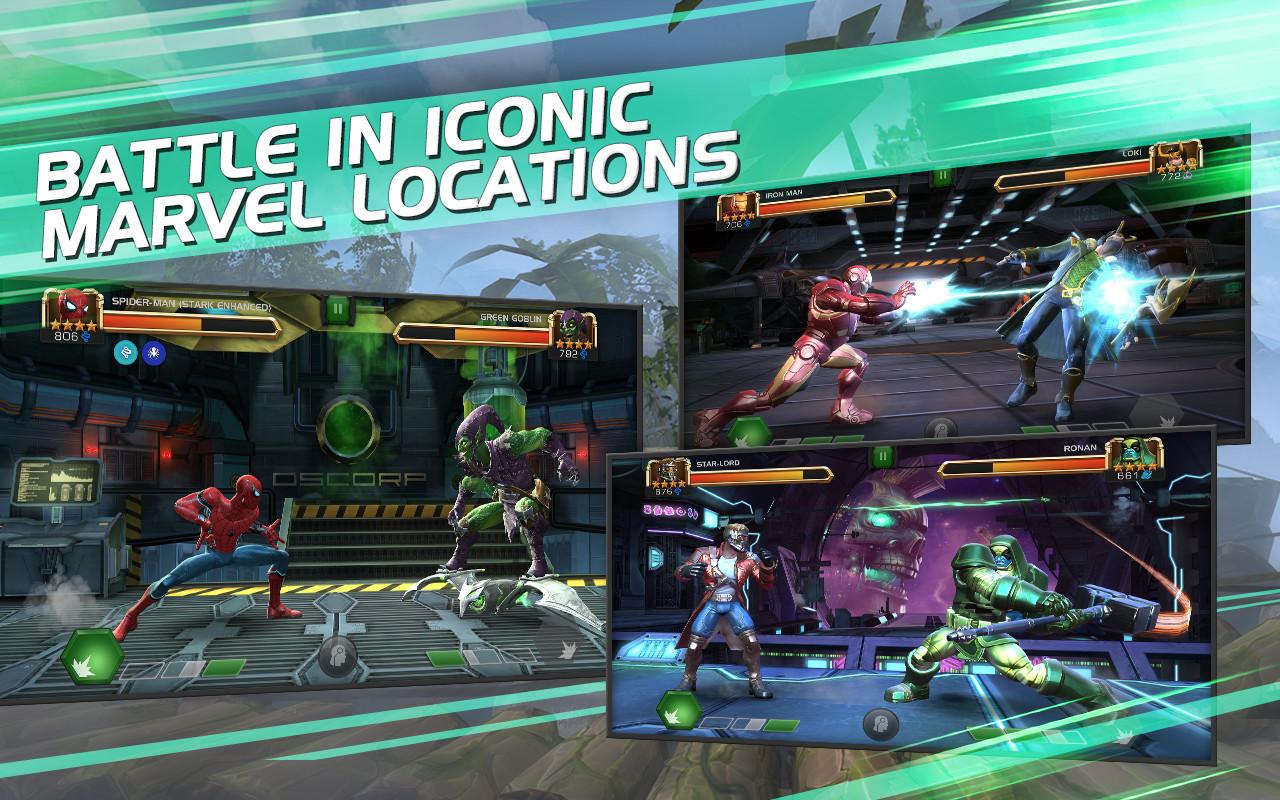1280x800 pixels.
Task: Click the spider-shaped buff icon below Spider-Man's bar
Action: (x=152, y=354)
